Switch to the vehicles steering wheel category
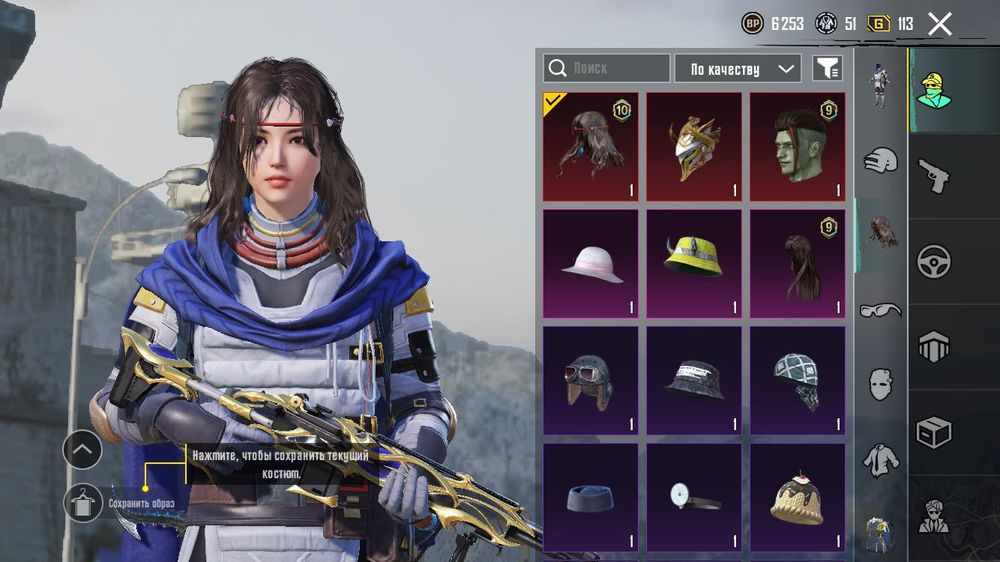The image size is (1000, 562). pyautogui.click(x=933, y=262)
